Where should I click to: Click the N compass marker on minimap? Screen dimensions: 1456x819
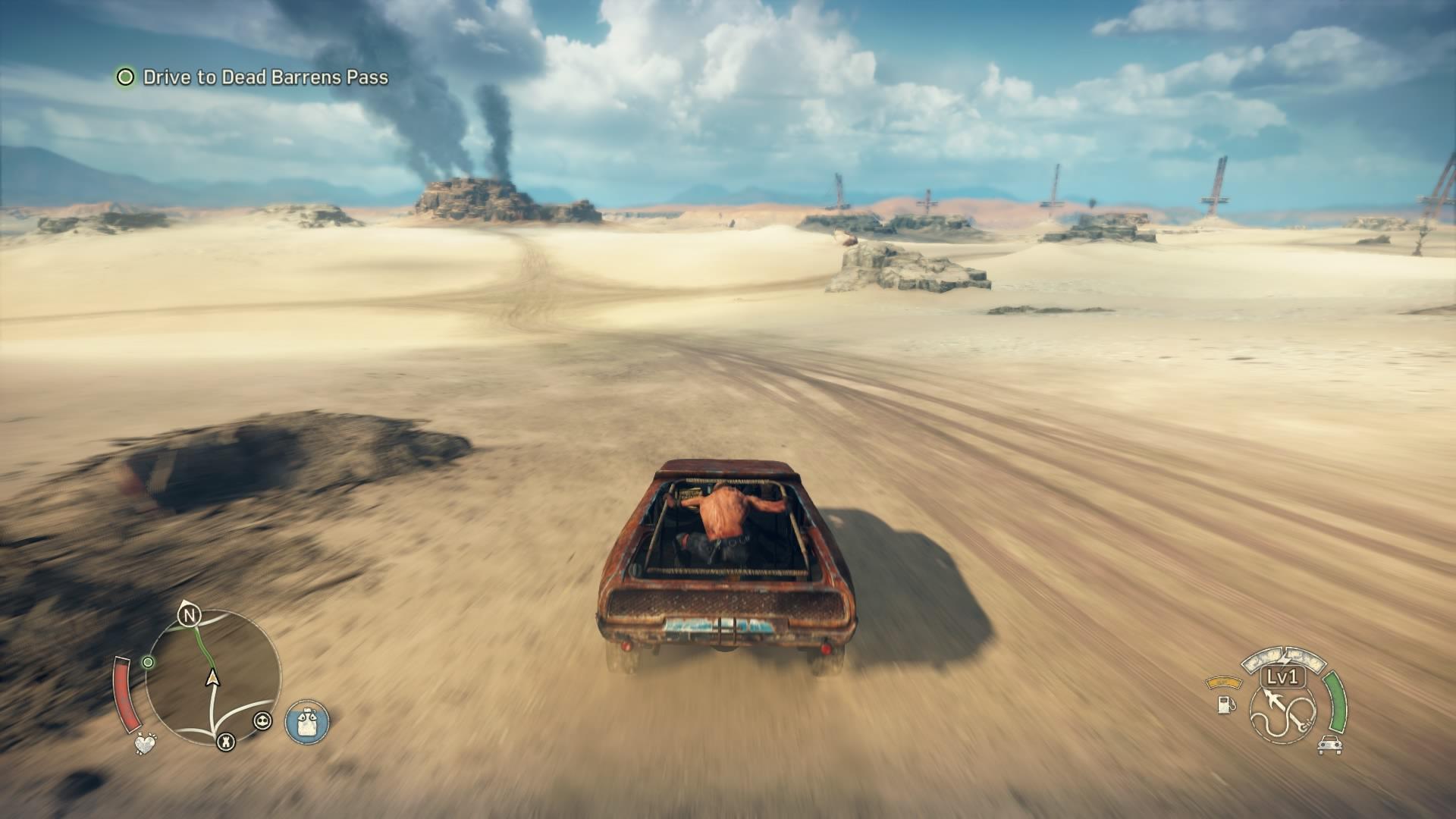pyautogui.click(x=188, y=616)
